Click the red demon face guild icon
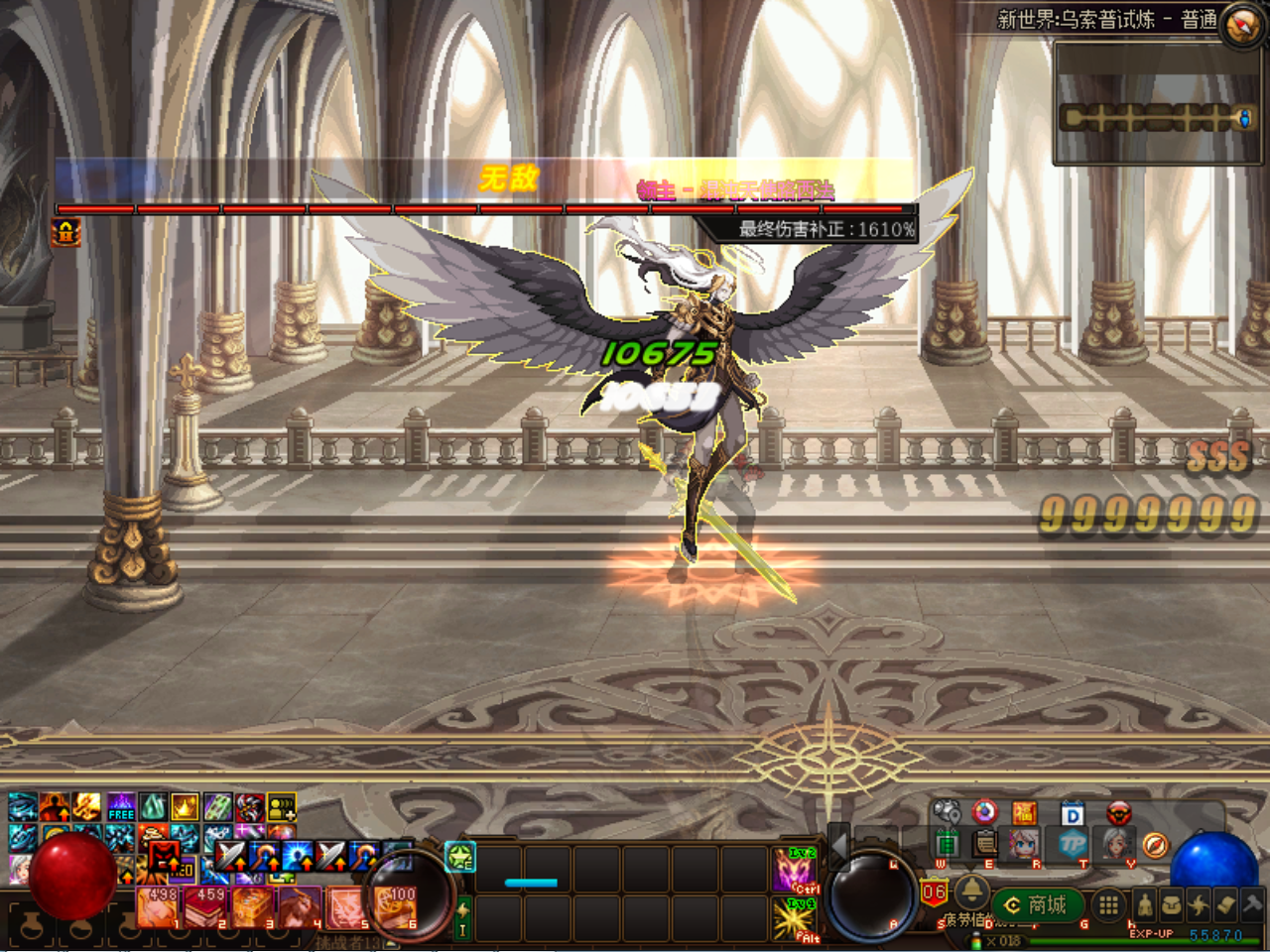The height and width of the screenshot is (952, 1270). pos(1119,813)
